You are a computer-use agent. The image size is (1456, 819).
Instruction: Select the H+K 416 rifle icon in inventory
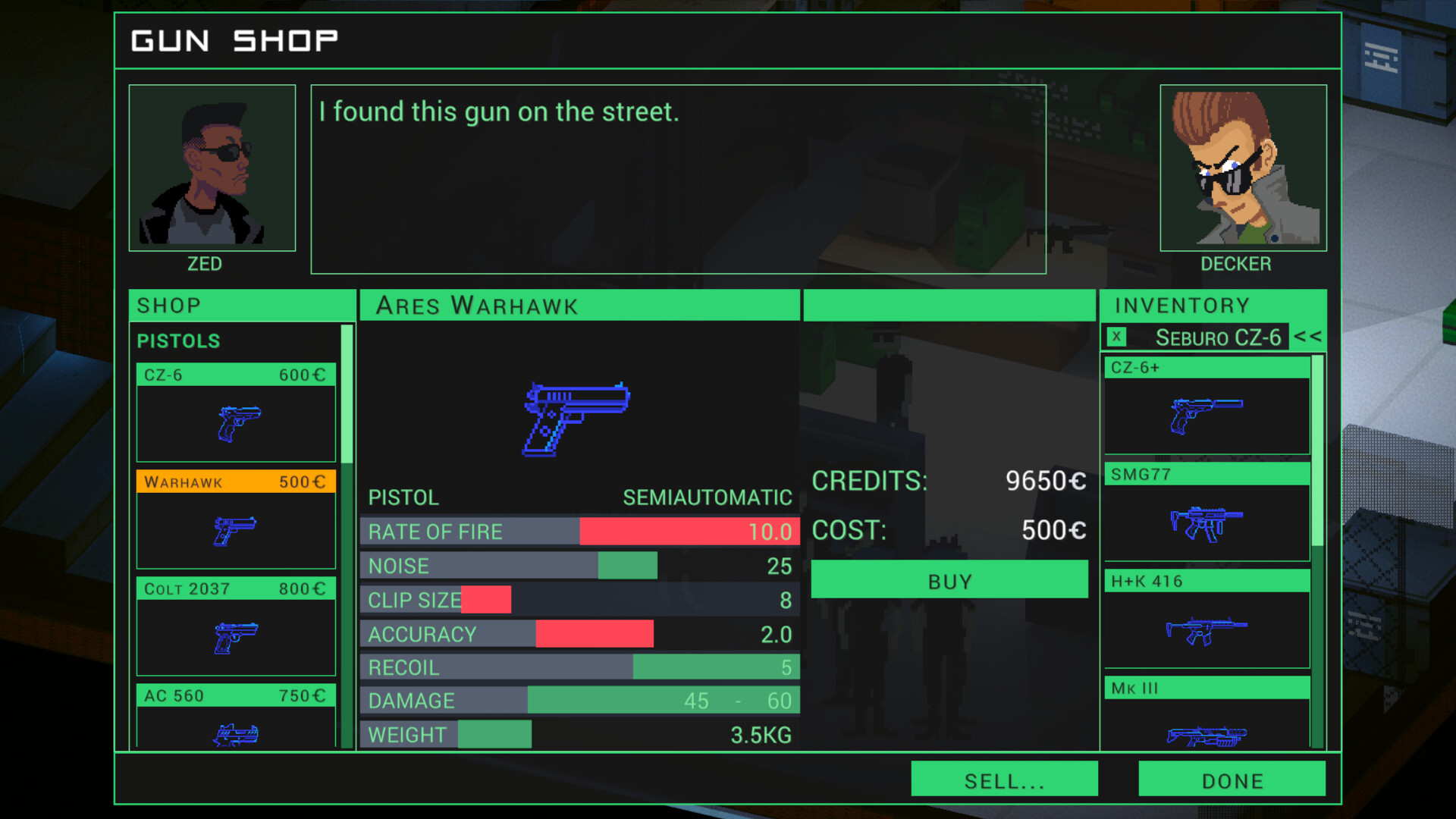click(x=1206, y=632)
